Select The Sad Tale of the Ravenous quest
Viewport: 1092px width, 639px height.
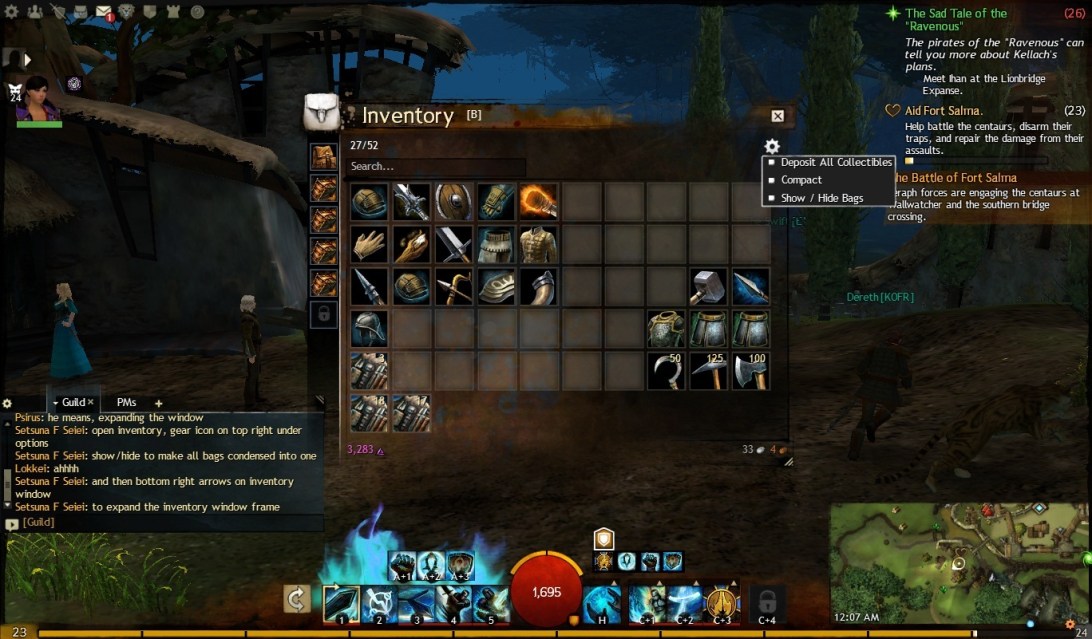(956, 21)
